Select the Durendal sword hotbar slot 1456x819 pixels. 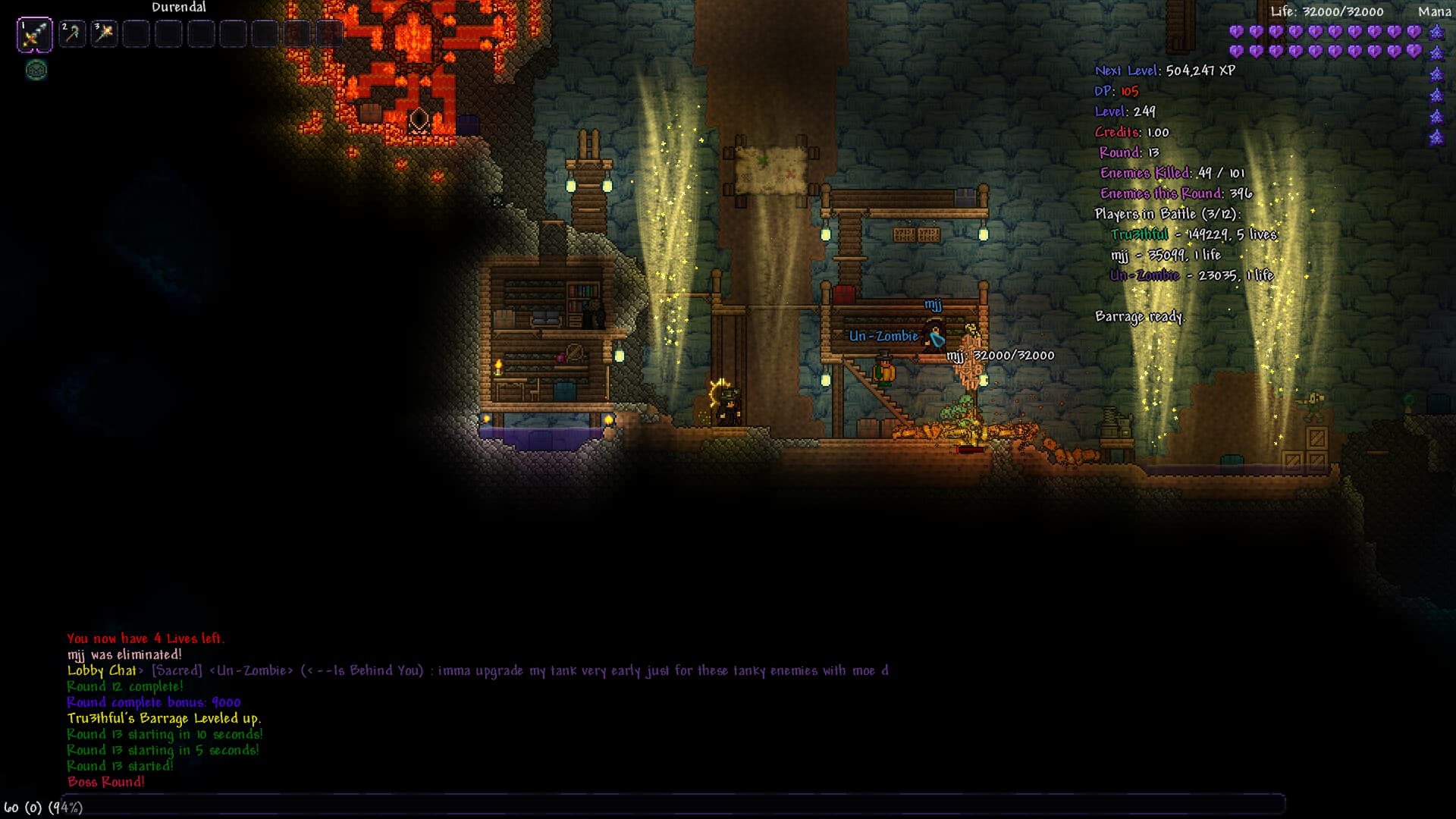click(35, 35)
